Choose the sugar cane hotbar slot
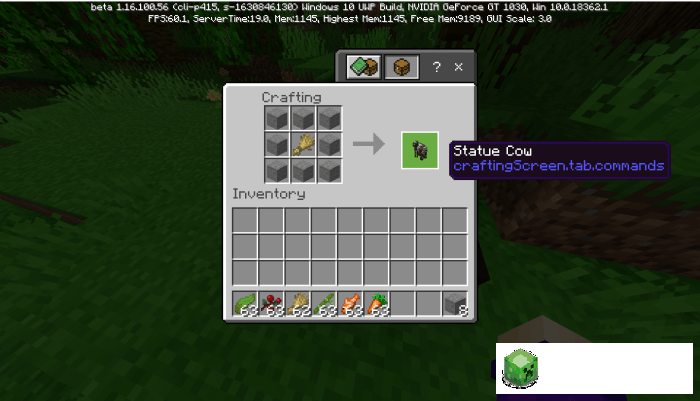The width and height of the screenshot is (700, 401). click(324, 303)
